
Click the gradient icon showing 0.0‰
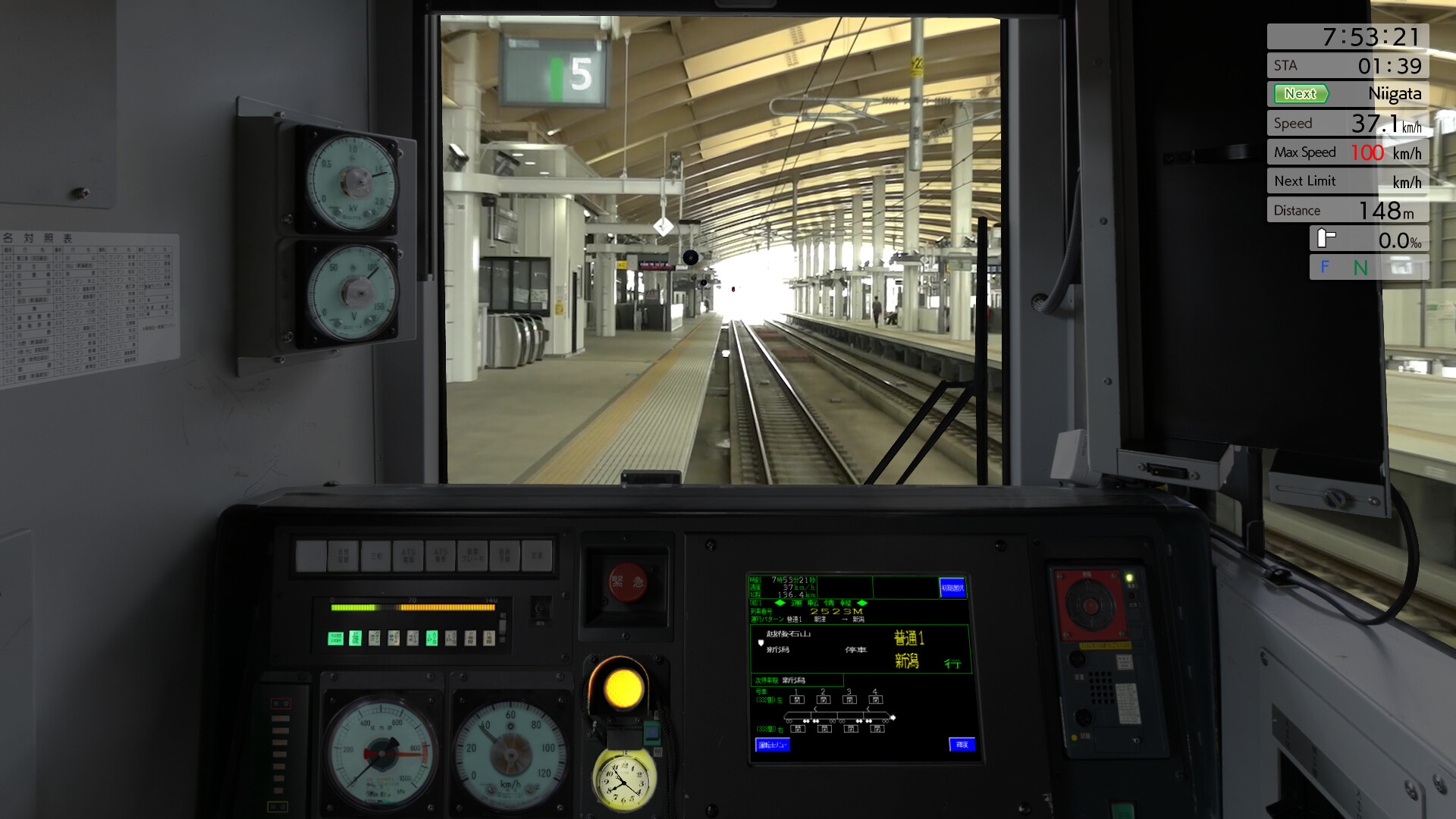pos(1323,238)
